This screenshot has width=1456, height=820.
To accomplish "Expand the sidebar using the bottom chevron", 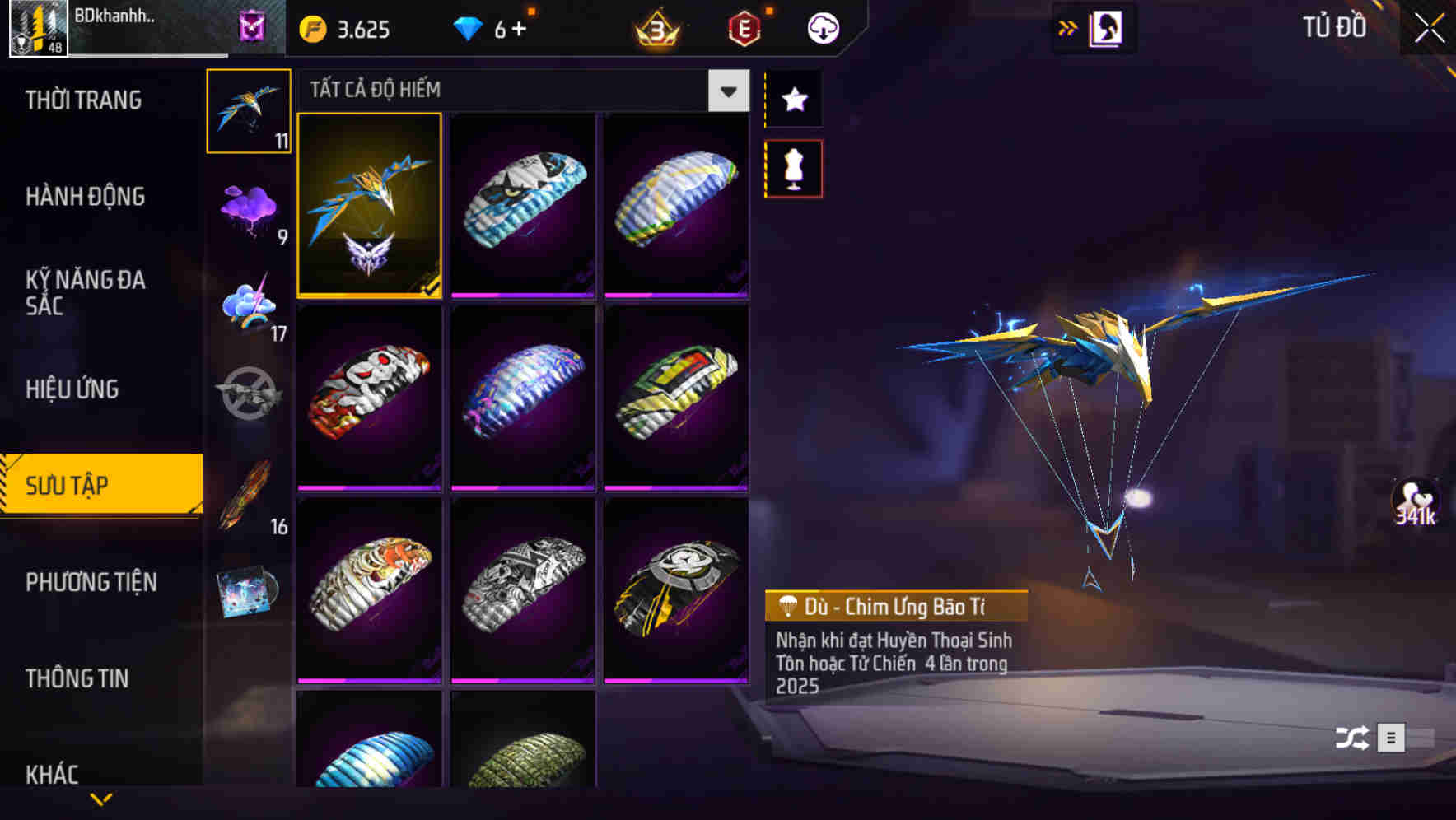I will [100, 799].
